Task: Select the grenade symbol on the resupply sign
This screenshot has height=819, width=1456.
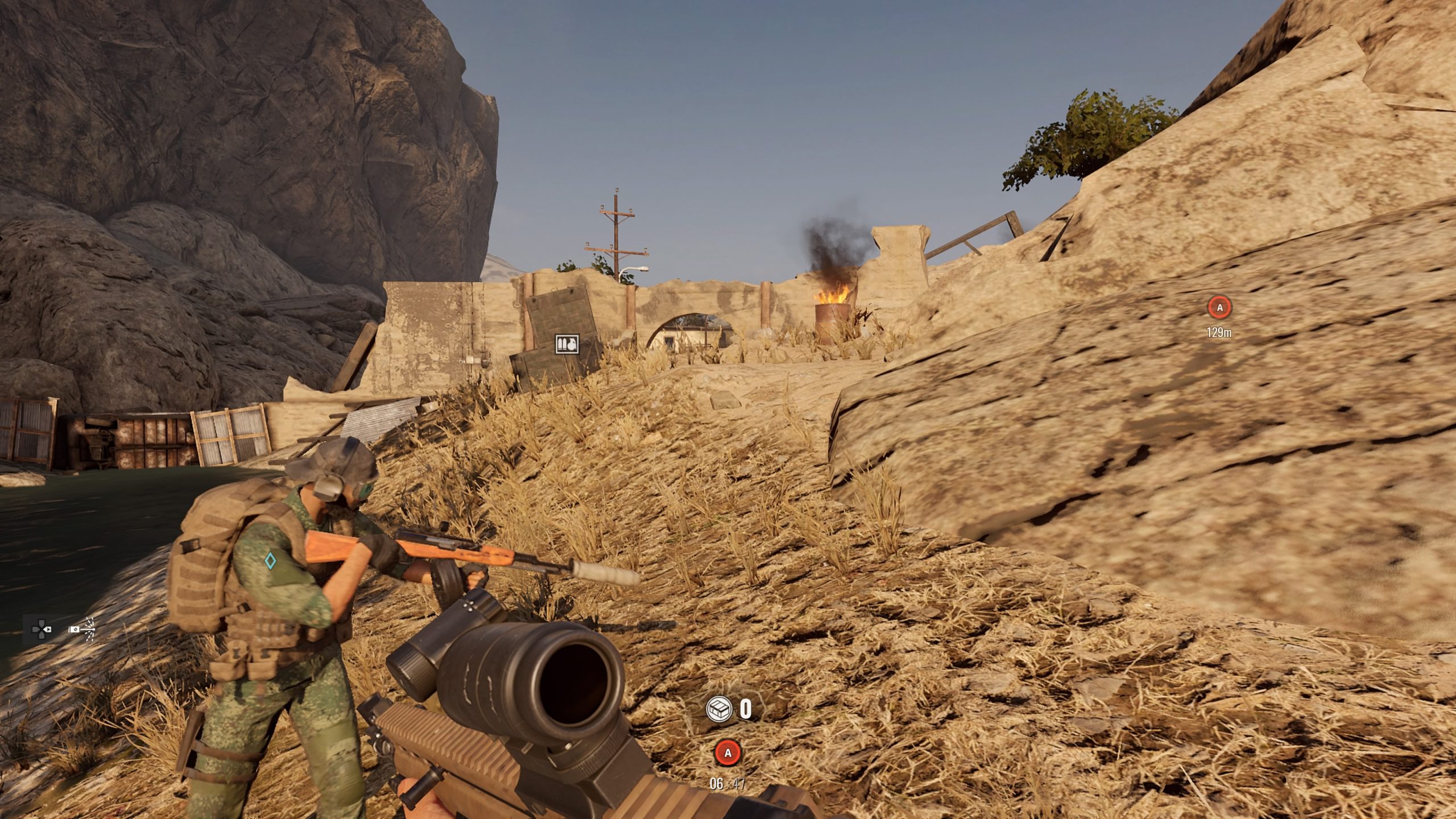Action: [572, 345]
